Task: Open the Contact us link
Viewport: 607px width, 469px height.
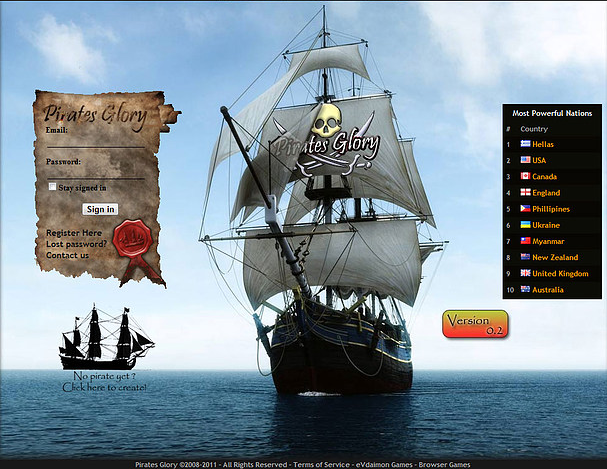Action: tap(67, 255)
